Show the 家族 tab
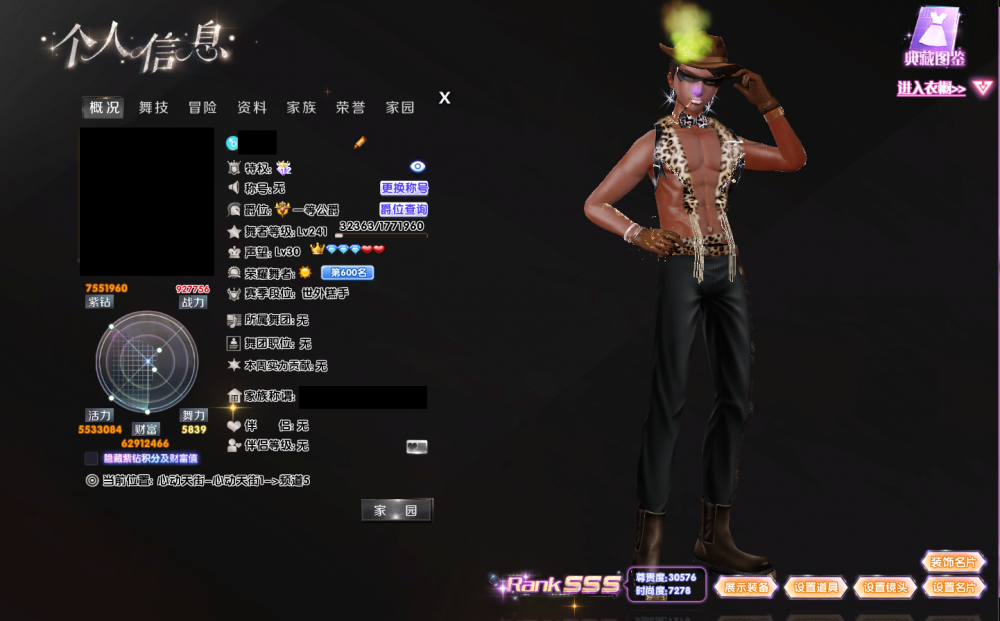The width and height of the screenshot is (1000, 621). click(x=301, y=108)
